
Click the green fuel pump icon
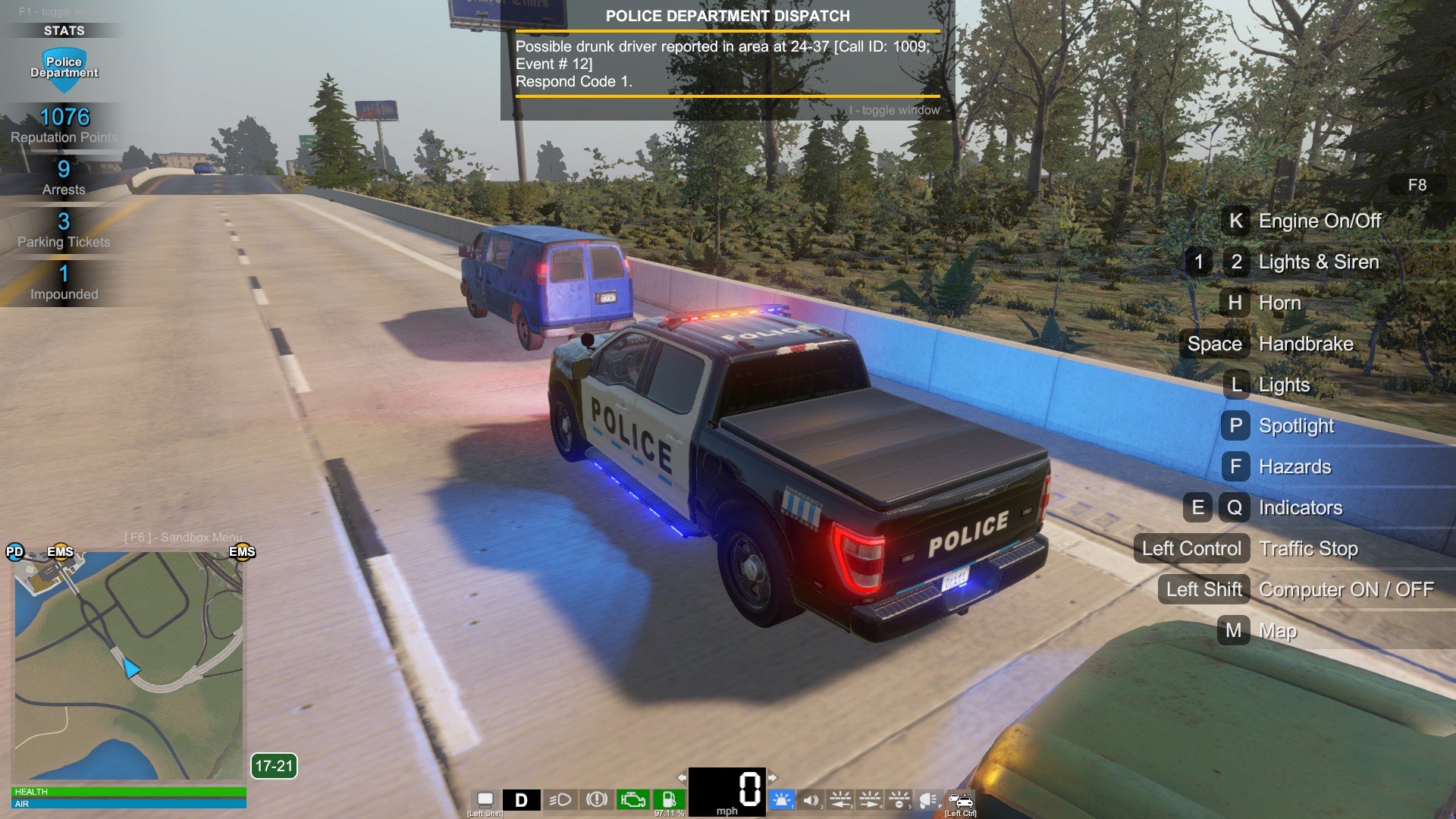pos(669,799)
